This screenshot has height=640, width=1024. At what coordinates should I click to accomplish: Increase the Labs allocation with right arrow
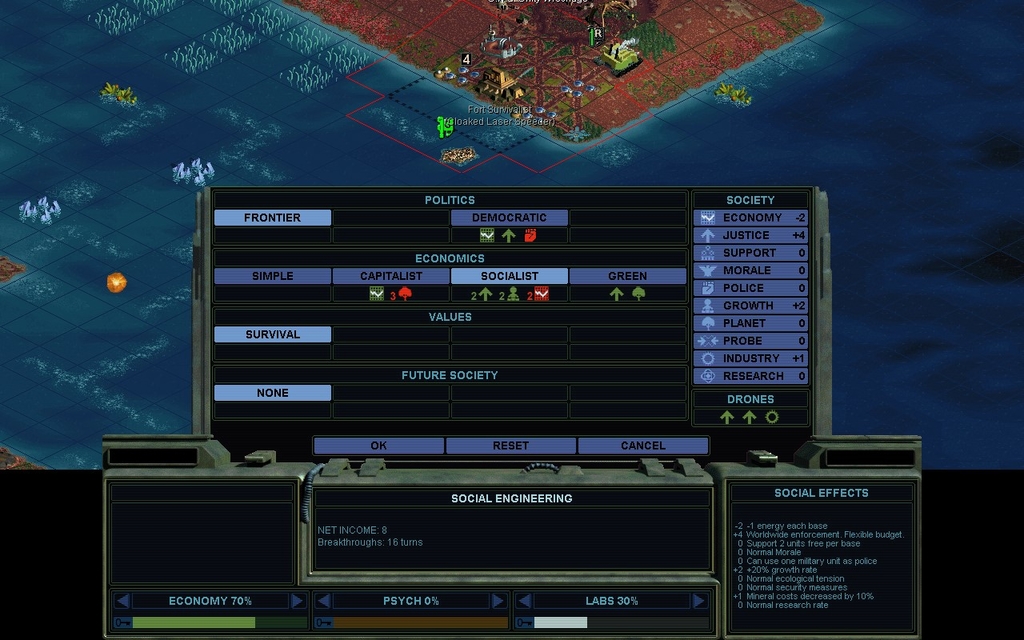699,601
